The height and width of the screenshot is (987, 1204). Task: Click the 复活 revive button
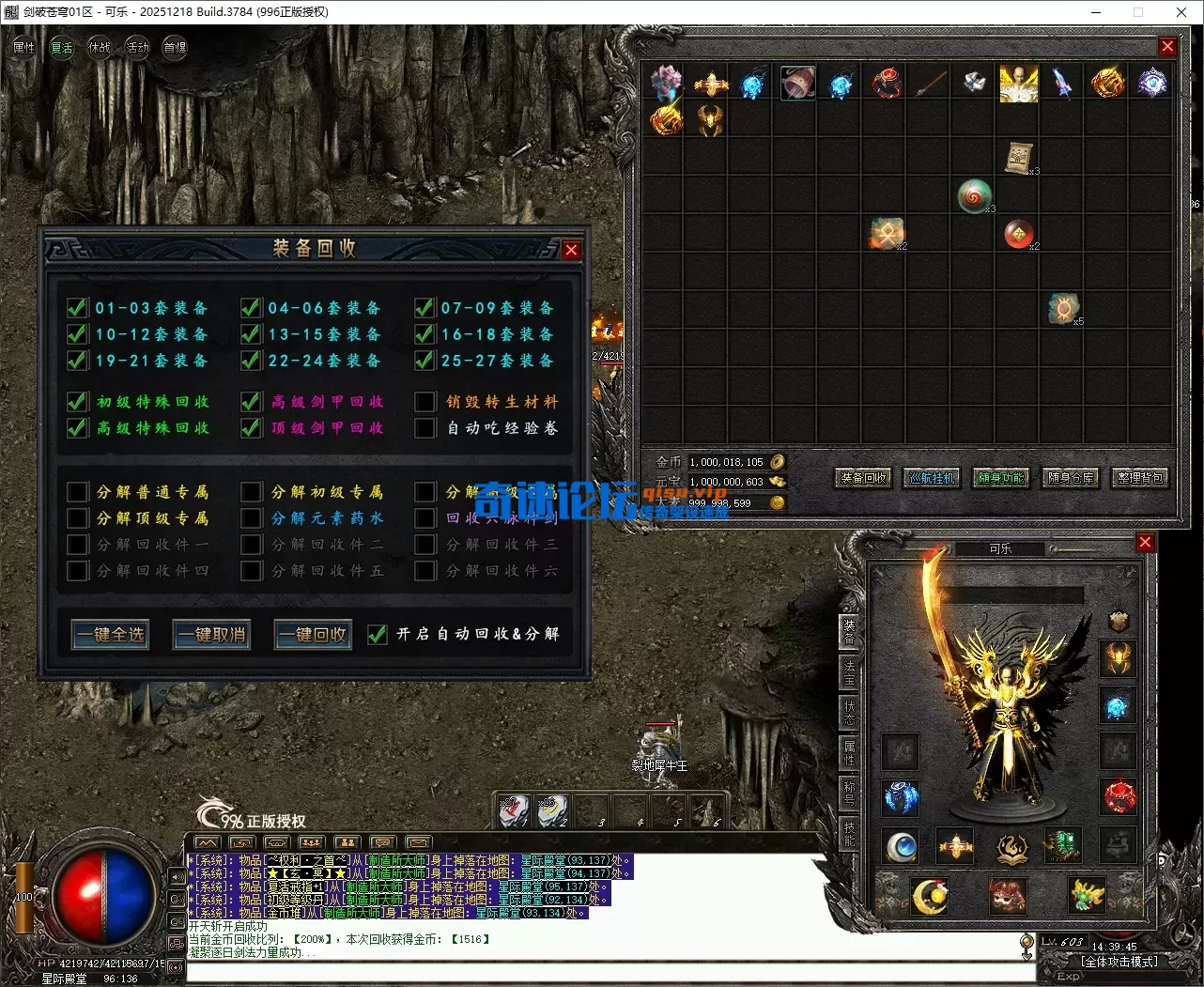[x=62, y=48]
